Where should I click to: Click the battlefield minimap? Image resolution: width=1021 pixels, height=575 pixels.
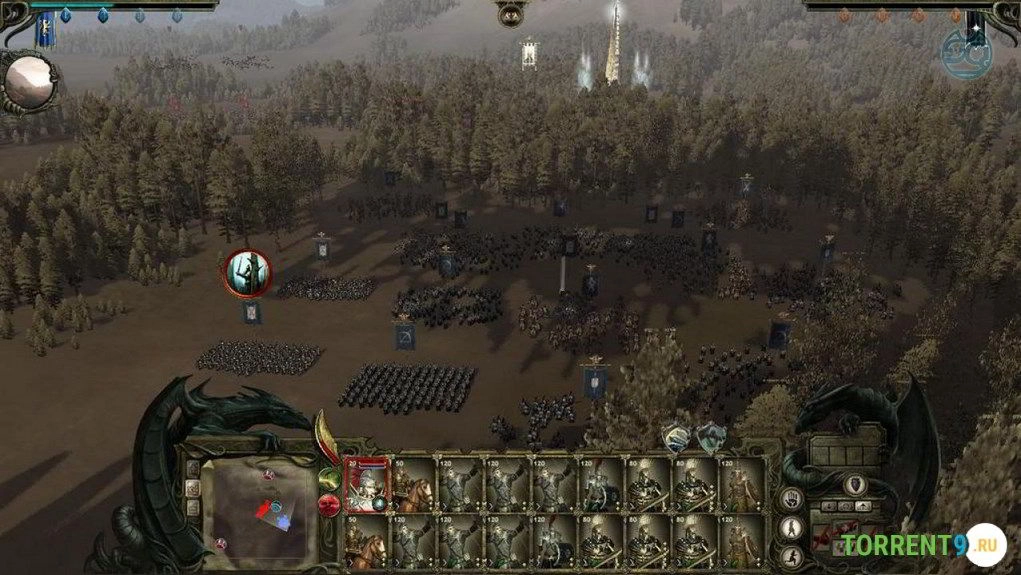(x=257, y=510)
